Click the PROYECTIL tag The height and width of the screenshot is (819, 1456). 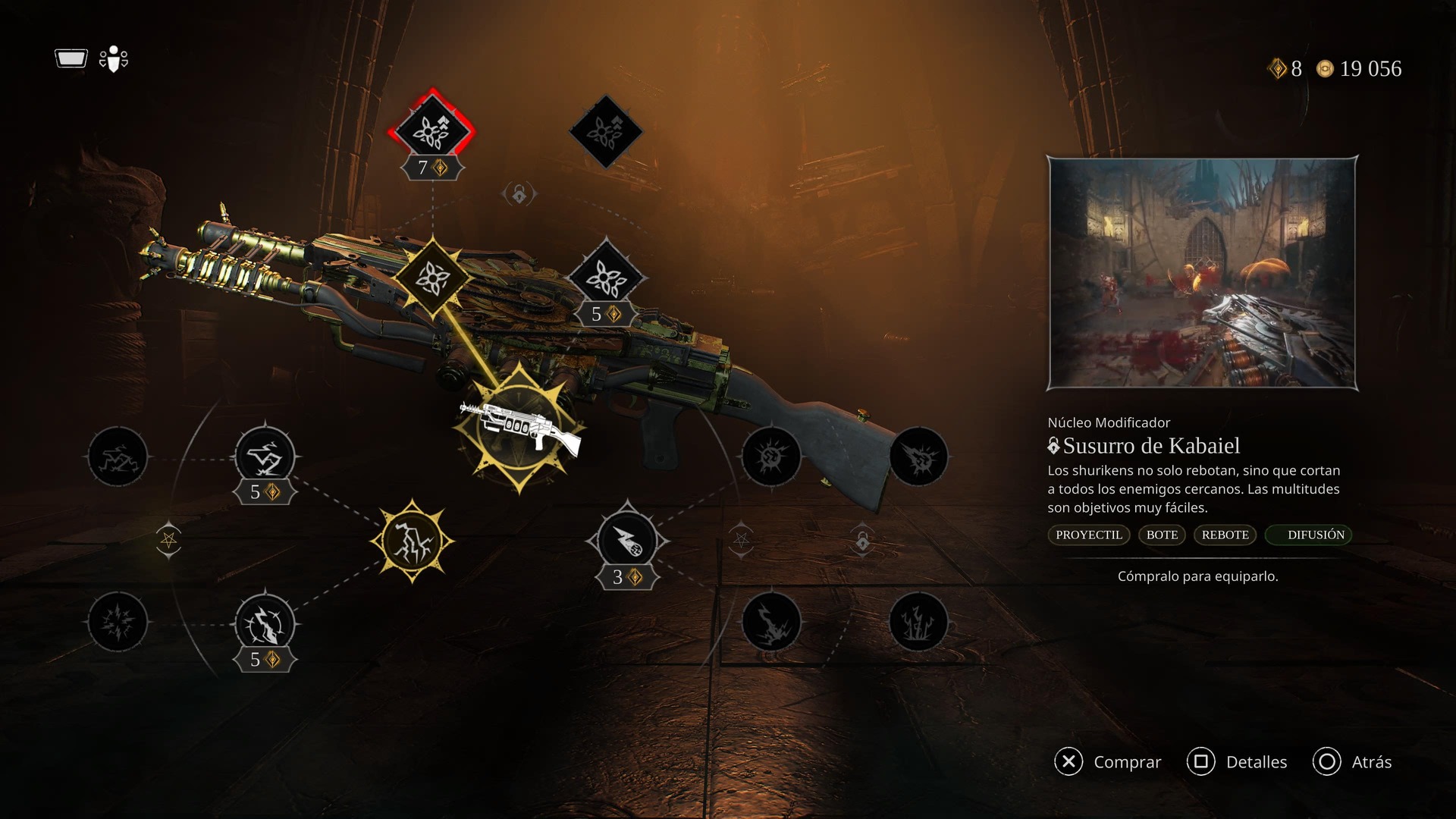1089,535
